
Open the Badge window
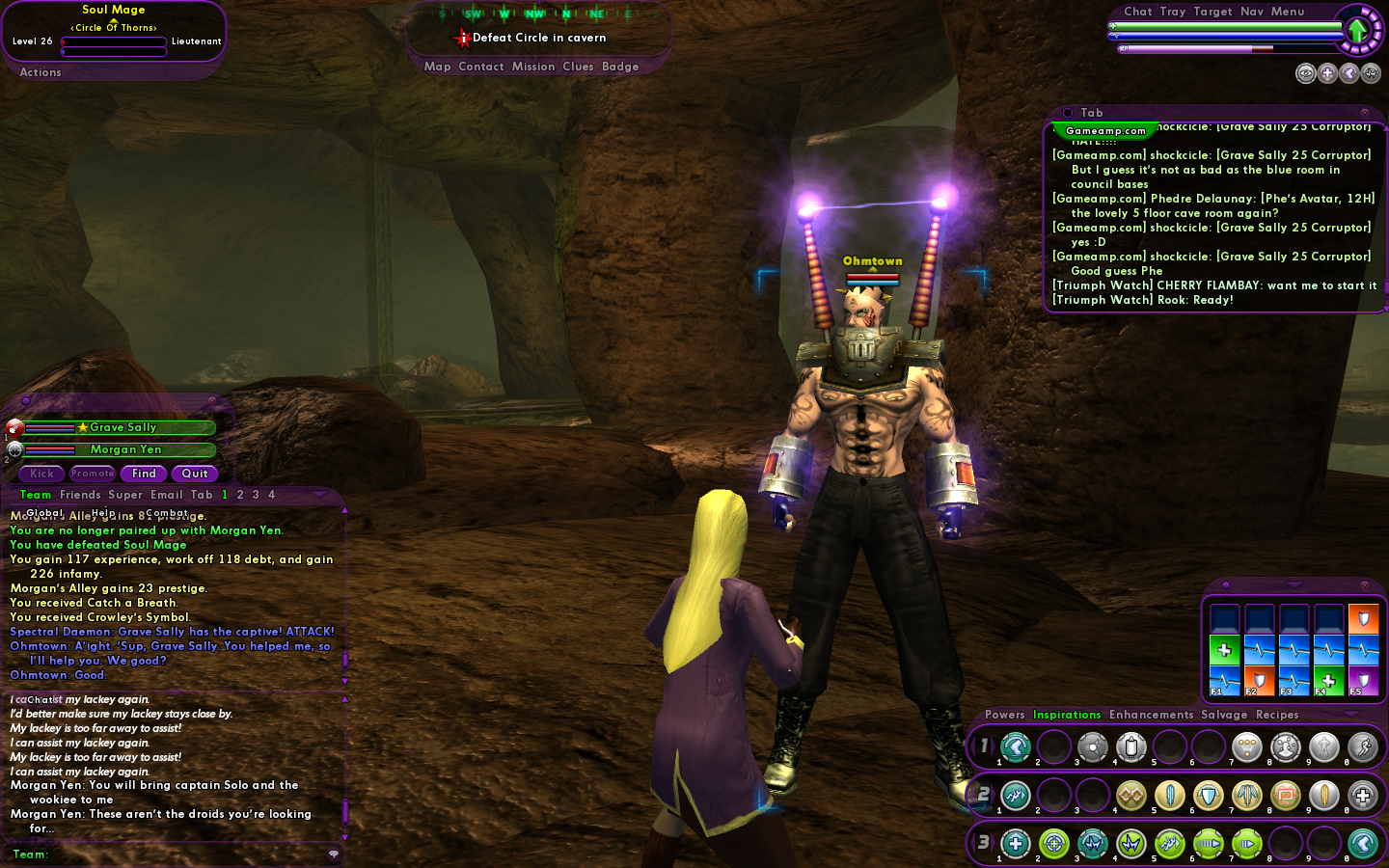coord(620,67)
